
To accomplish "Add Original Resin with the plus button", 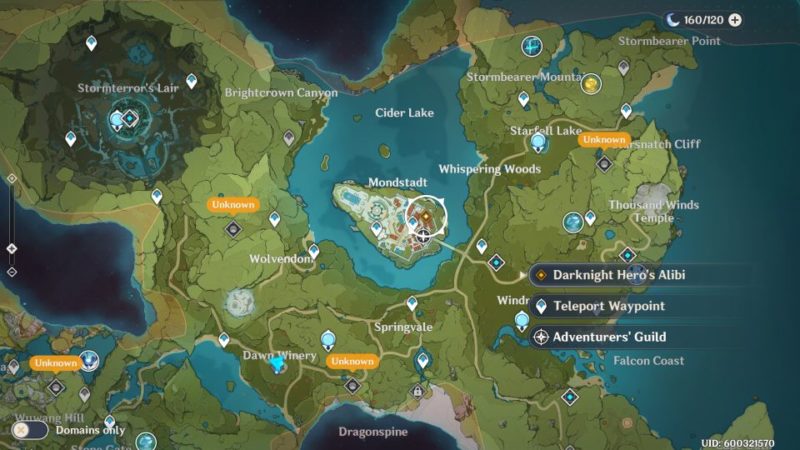I will [x=735, y=20].
